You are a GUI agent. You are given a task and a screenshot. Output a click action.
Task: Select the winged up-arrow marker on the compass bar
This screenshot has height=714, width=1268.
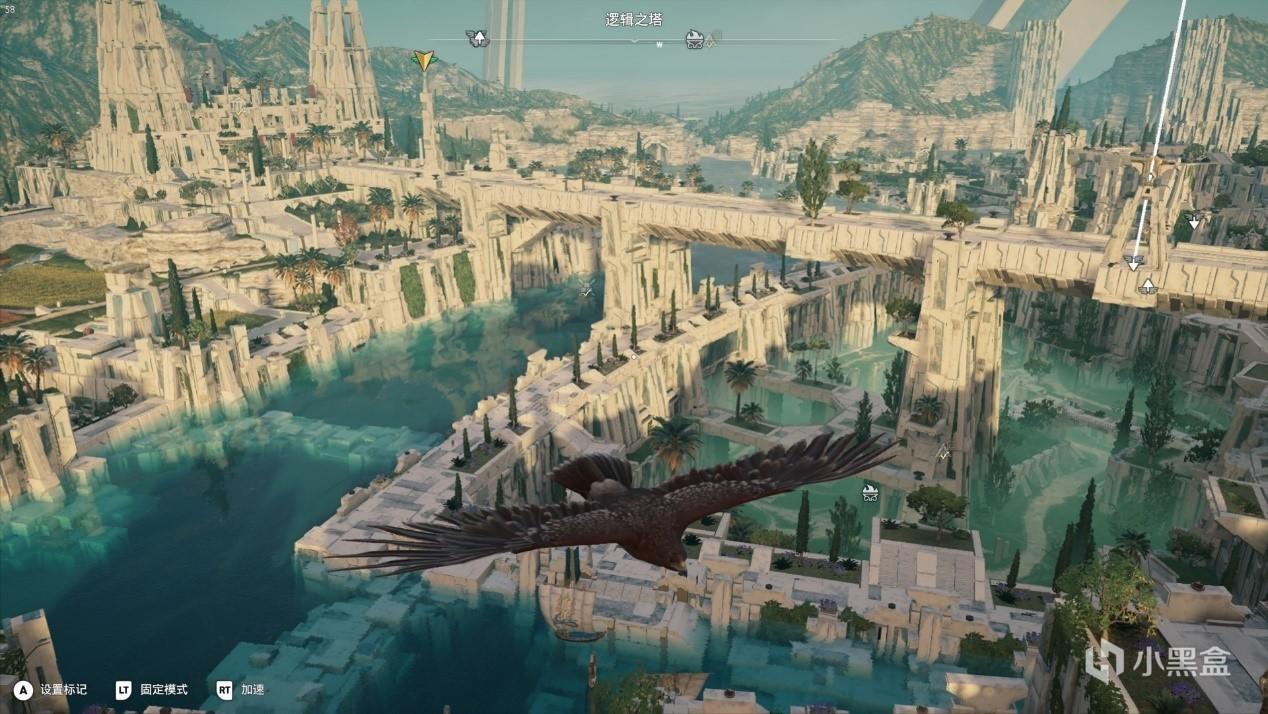click(x=478, y=39)
